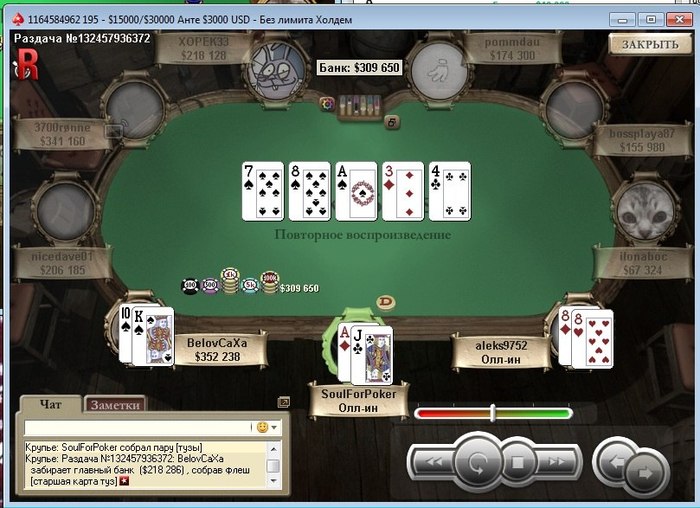Screen dimensions: 700x508
Task: Switch to the Чат tab
Action: pyautogui.click(x=49, y=405)
